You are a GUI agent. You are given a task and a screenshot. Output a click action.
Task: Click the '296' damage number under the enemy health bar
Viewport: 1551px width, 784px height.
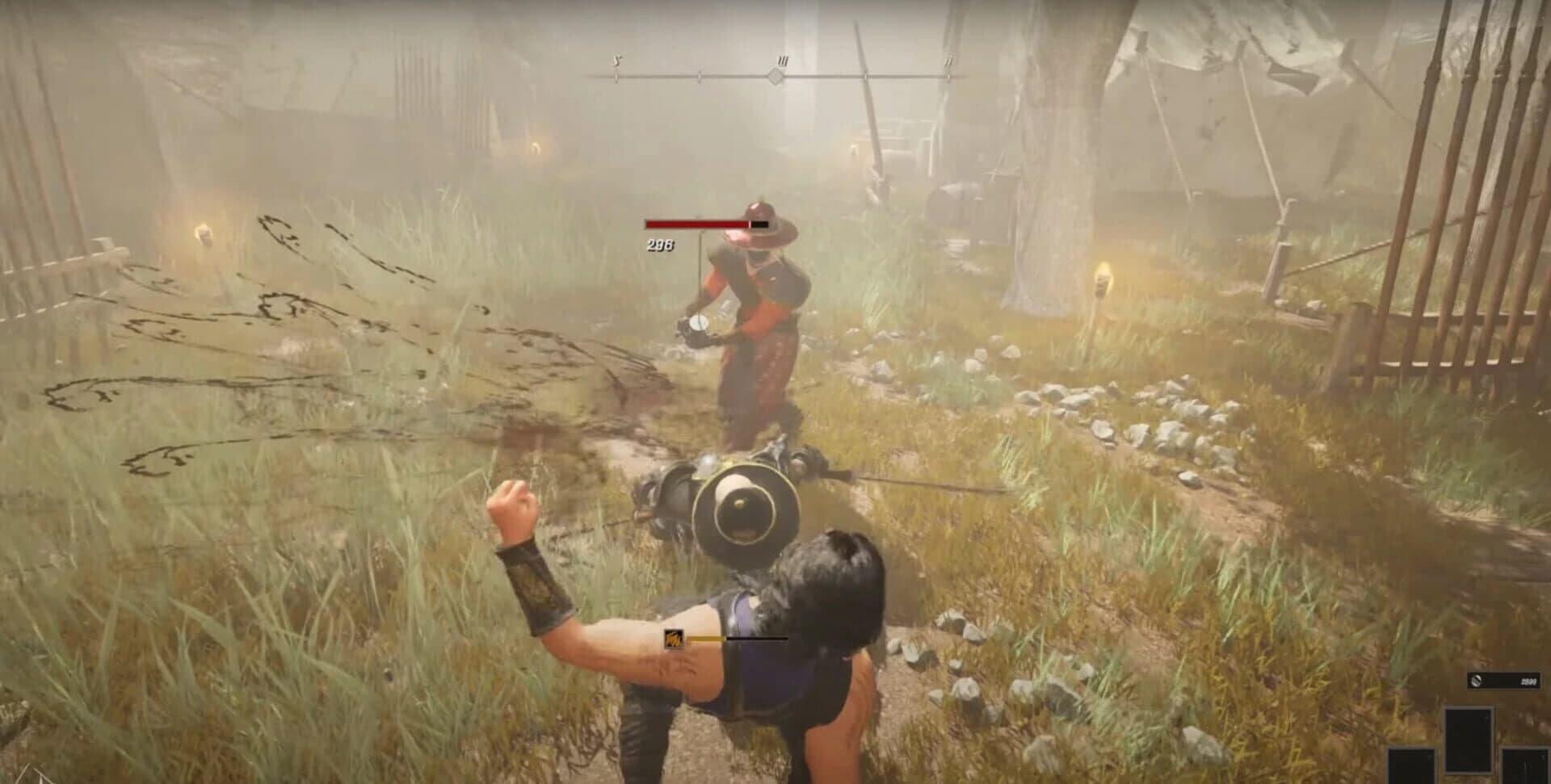tap(661, 246)
